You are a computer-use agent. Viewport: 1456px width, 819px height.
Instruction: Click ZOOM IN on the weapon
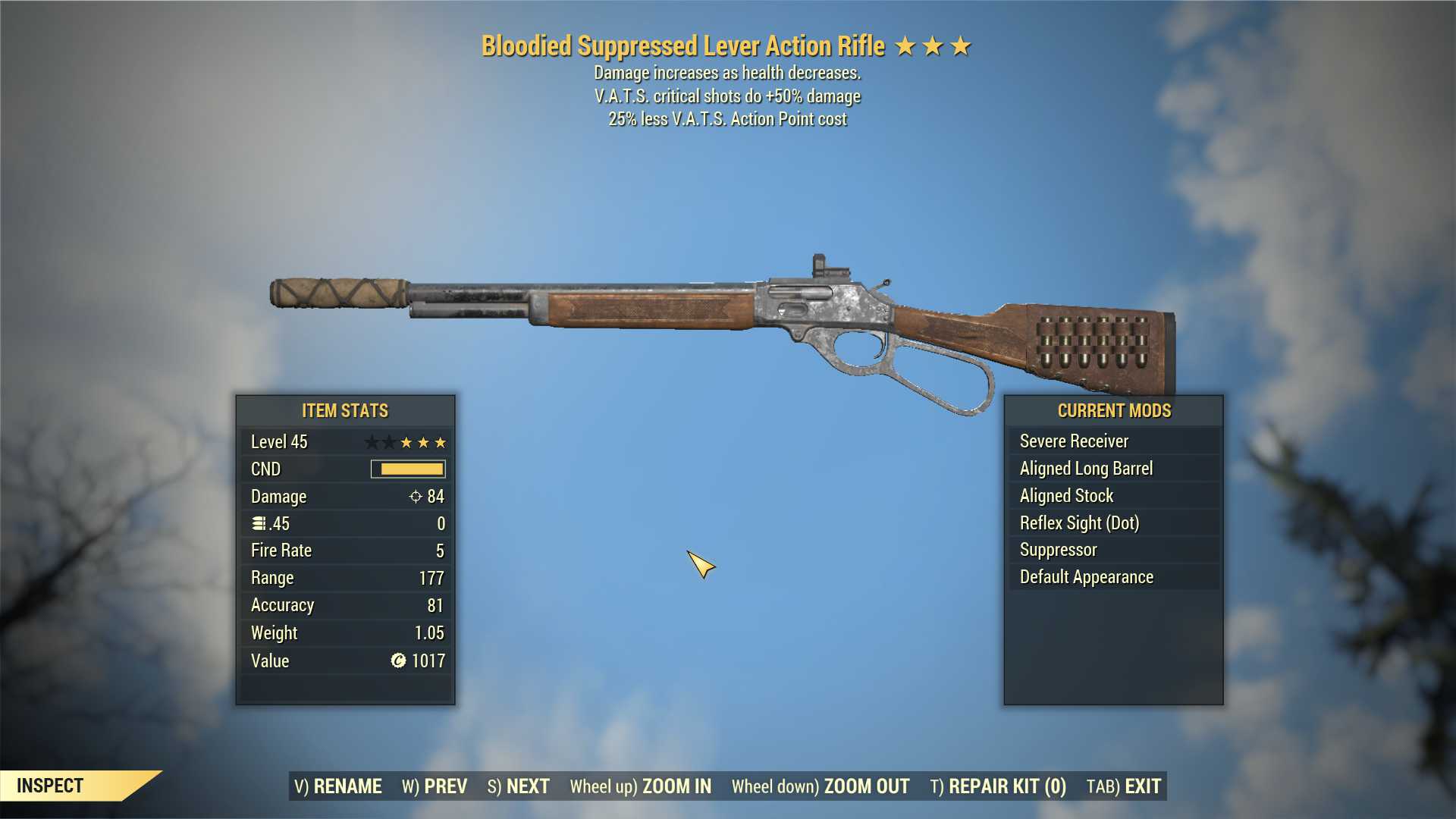641,786
